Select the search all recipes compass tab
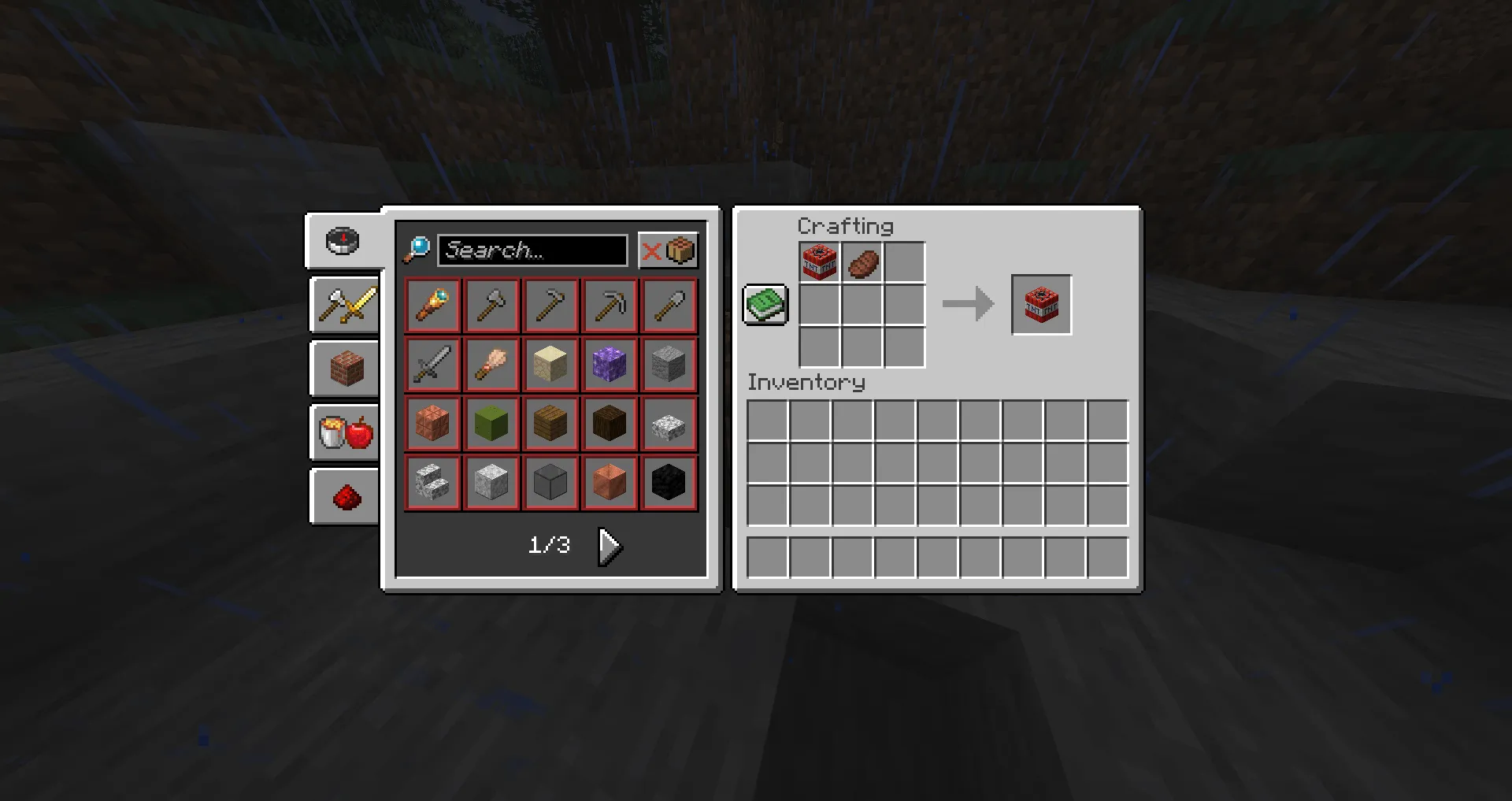1512x801 pixels. pos(342,241)
